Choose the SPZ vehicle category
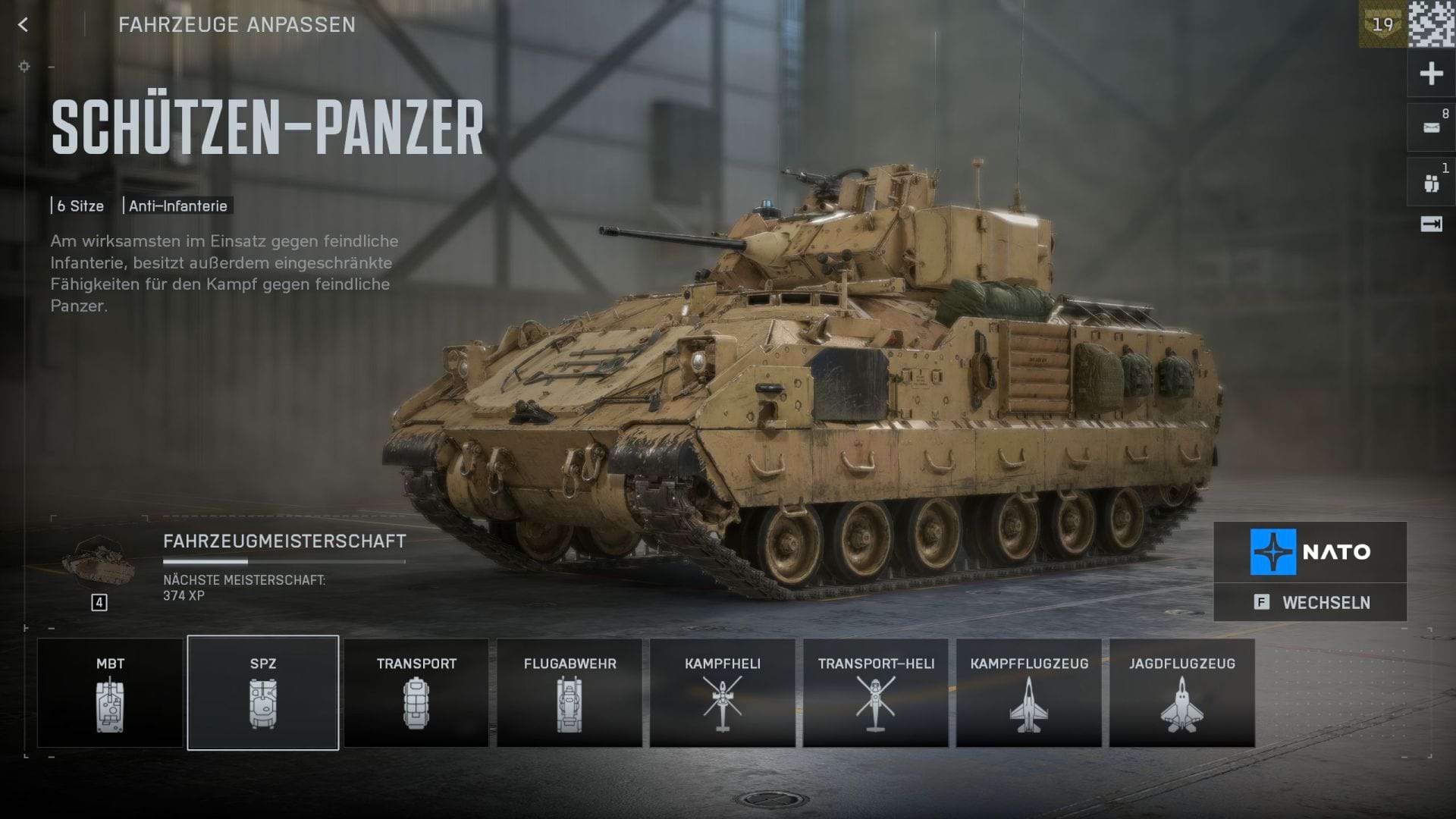The height and width of the screenshot is (819, 1456). tap(263, 692)
